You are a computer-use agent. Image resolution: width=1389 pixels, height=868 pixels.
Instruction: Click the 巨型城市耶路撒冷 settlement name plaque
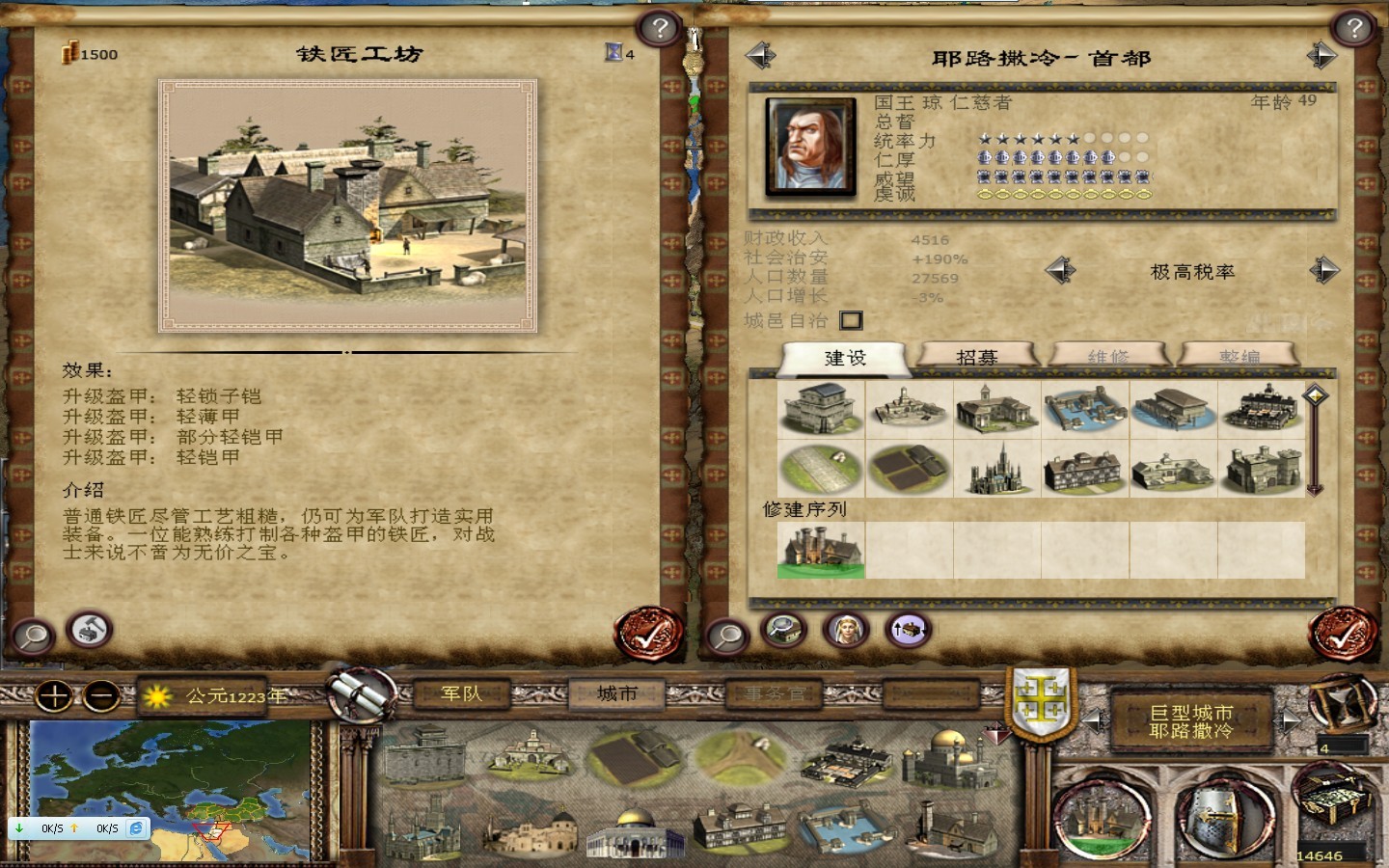click(1196, 721)
